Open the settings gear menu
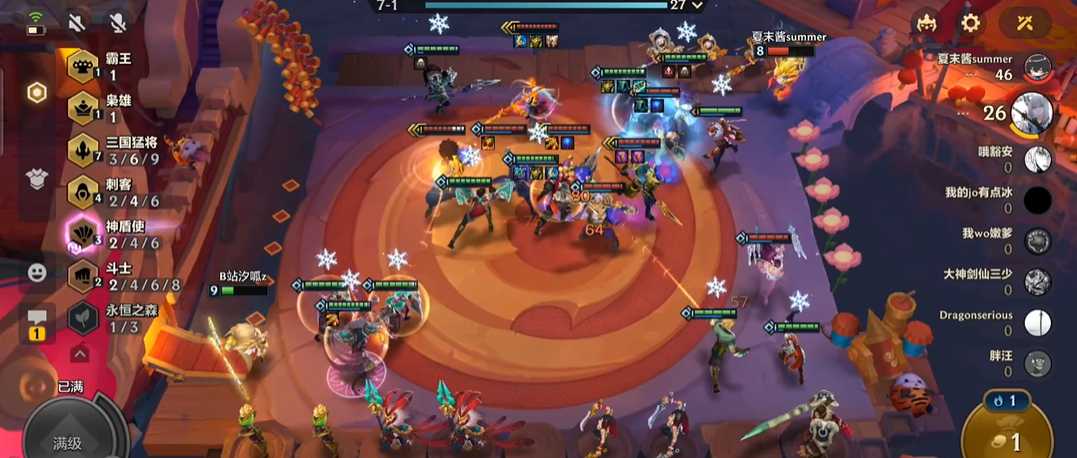Viewport: 1077px width, 458px height. [x=970, y=23]
